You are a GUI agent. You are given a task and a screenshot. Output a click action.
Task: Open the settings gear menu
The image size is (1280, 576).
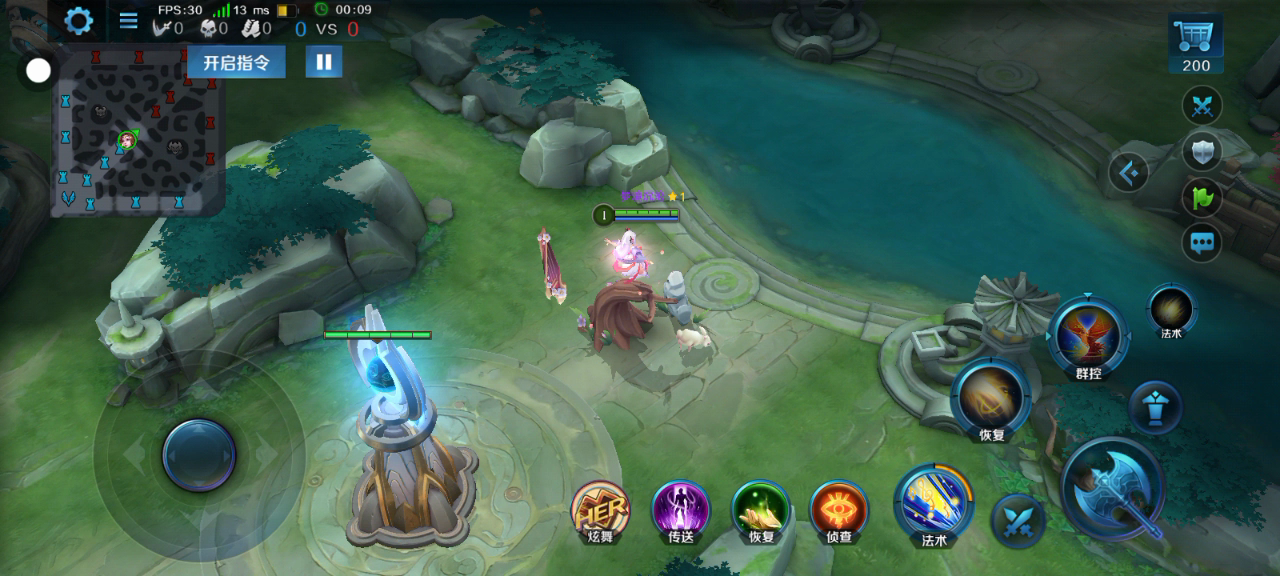pyautogui.click(x=78, y=20)
